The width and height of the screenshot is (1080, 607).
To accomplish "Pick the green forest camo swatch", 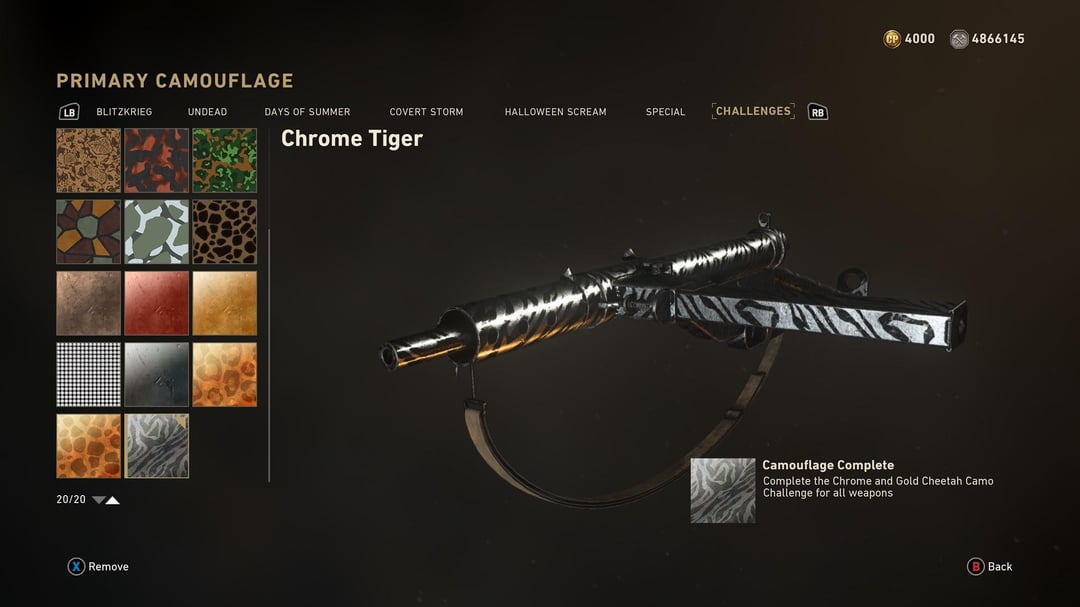I will tap(224, 160).
